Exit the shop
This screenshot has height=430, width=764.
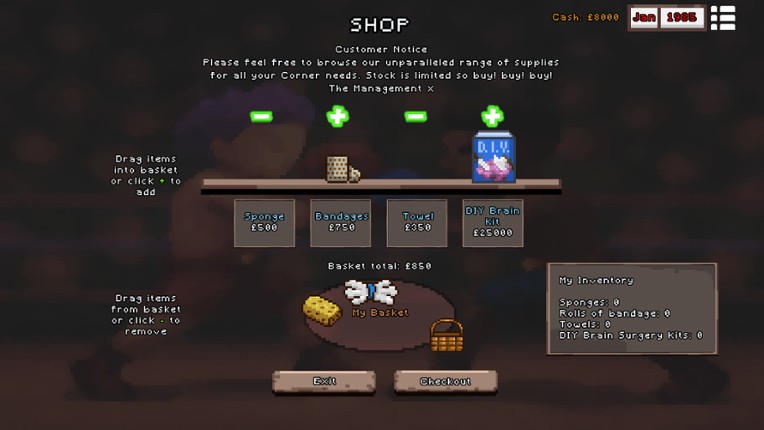tap(324, 381)
